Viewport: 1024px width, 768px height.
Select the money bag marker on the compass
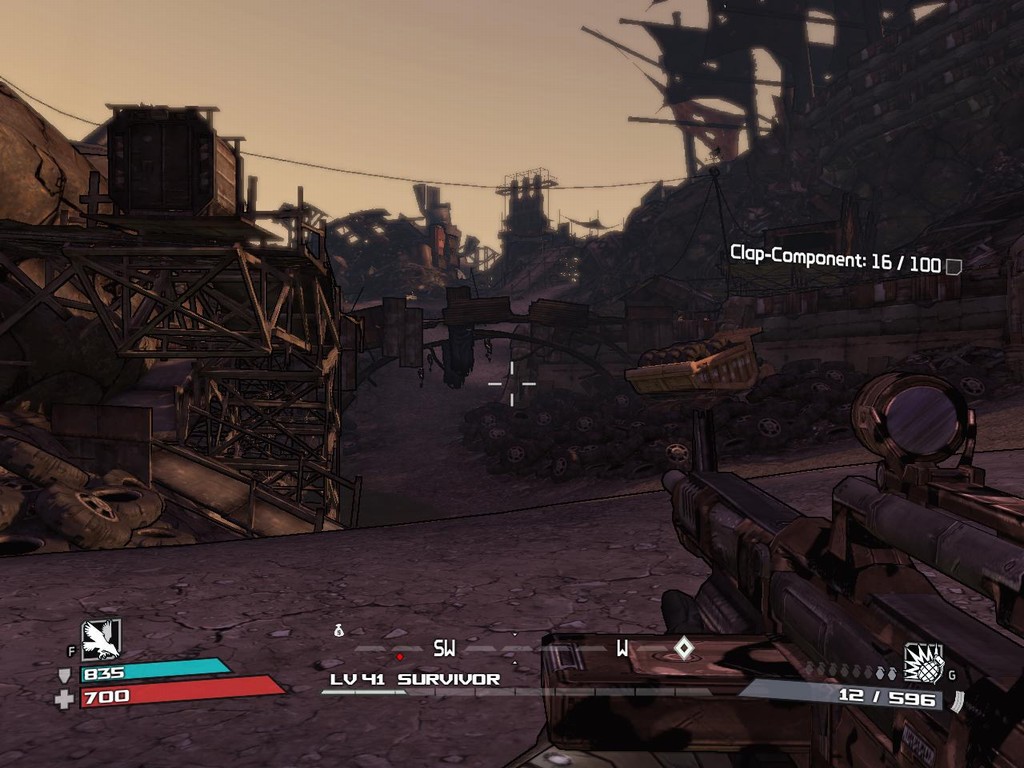(339, 630)
